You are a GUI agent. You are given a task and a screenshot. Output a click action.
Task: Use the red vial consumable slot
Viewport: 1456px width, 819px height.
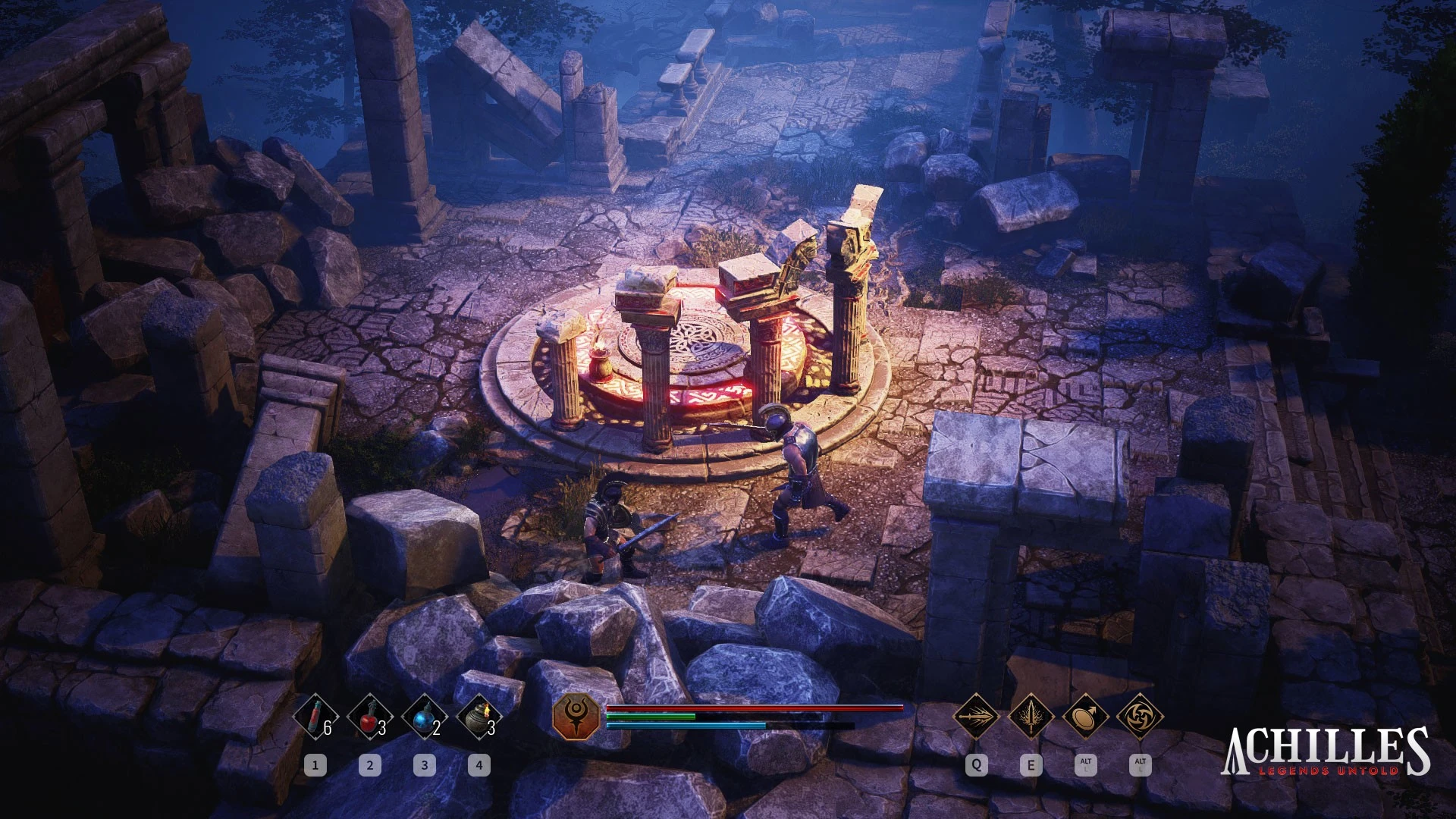coord(316,717)
